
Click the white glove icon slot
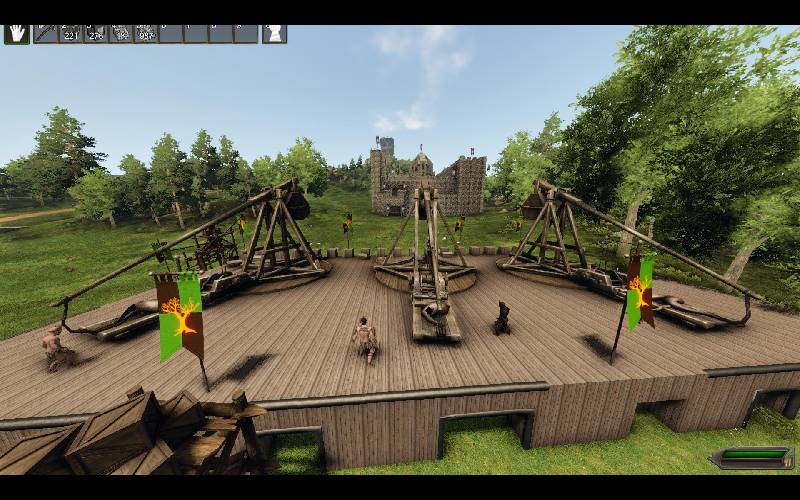(274, 33)
